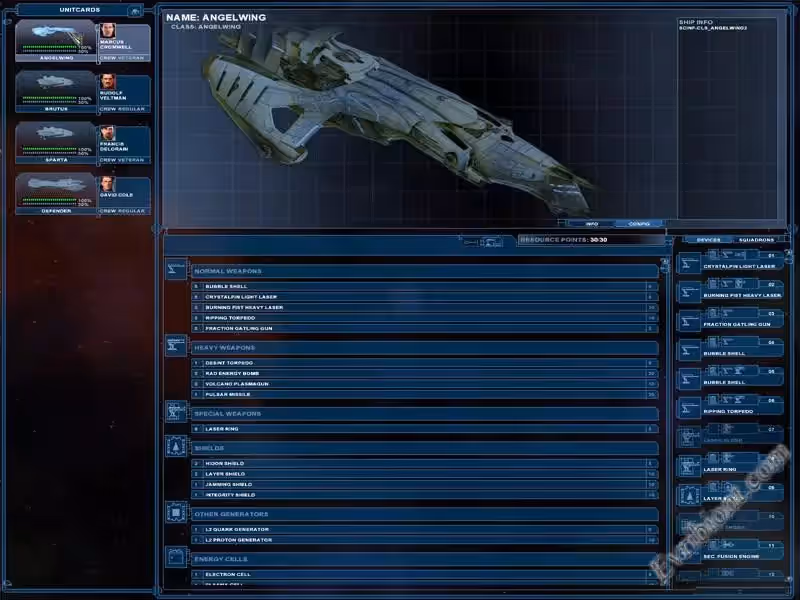Select Bubble Shell in Normal Weapons list

click(x=420, y=286)
